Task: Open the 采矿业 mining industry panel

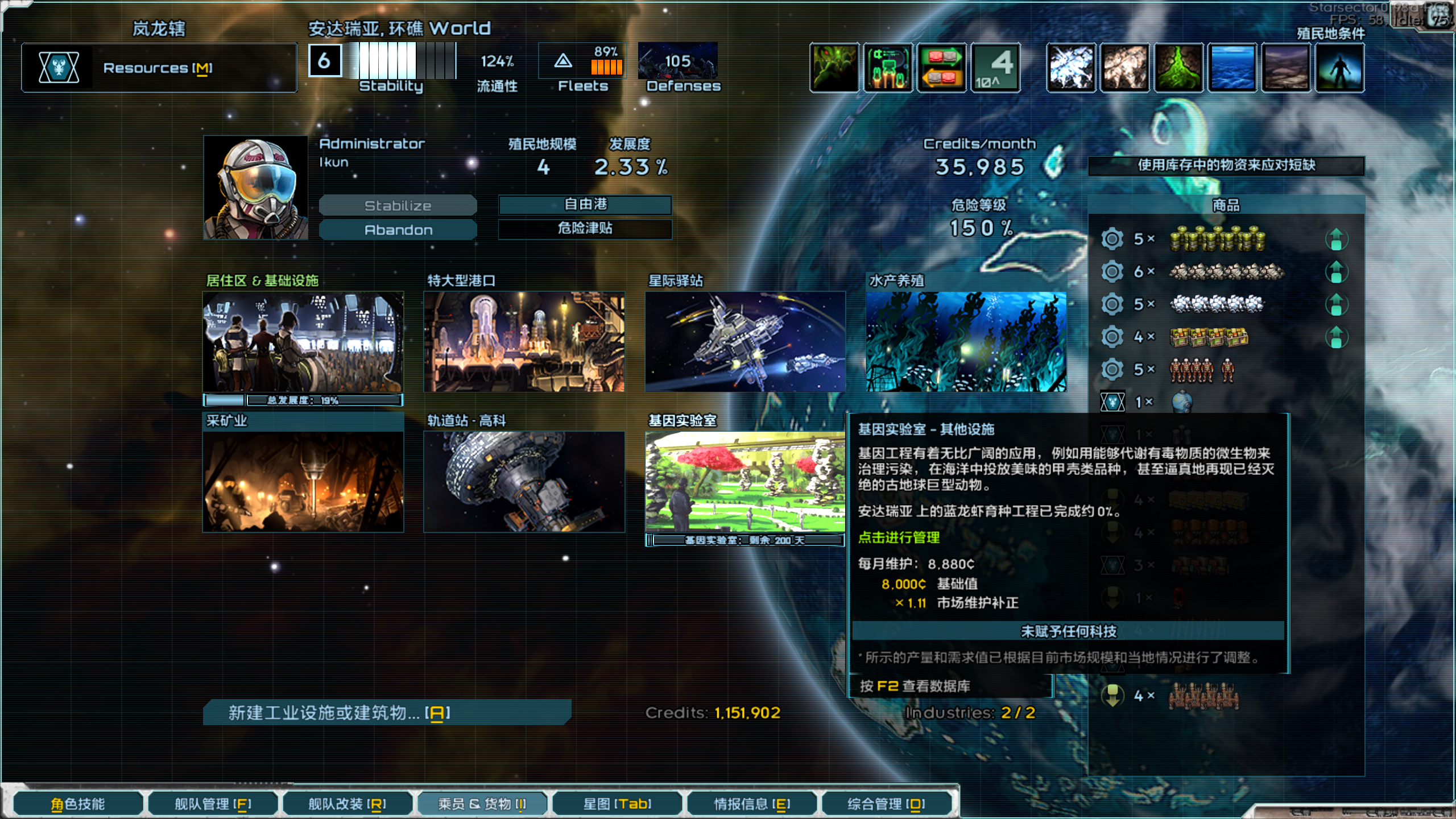Action: [303, 481]
